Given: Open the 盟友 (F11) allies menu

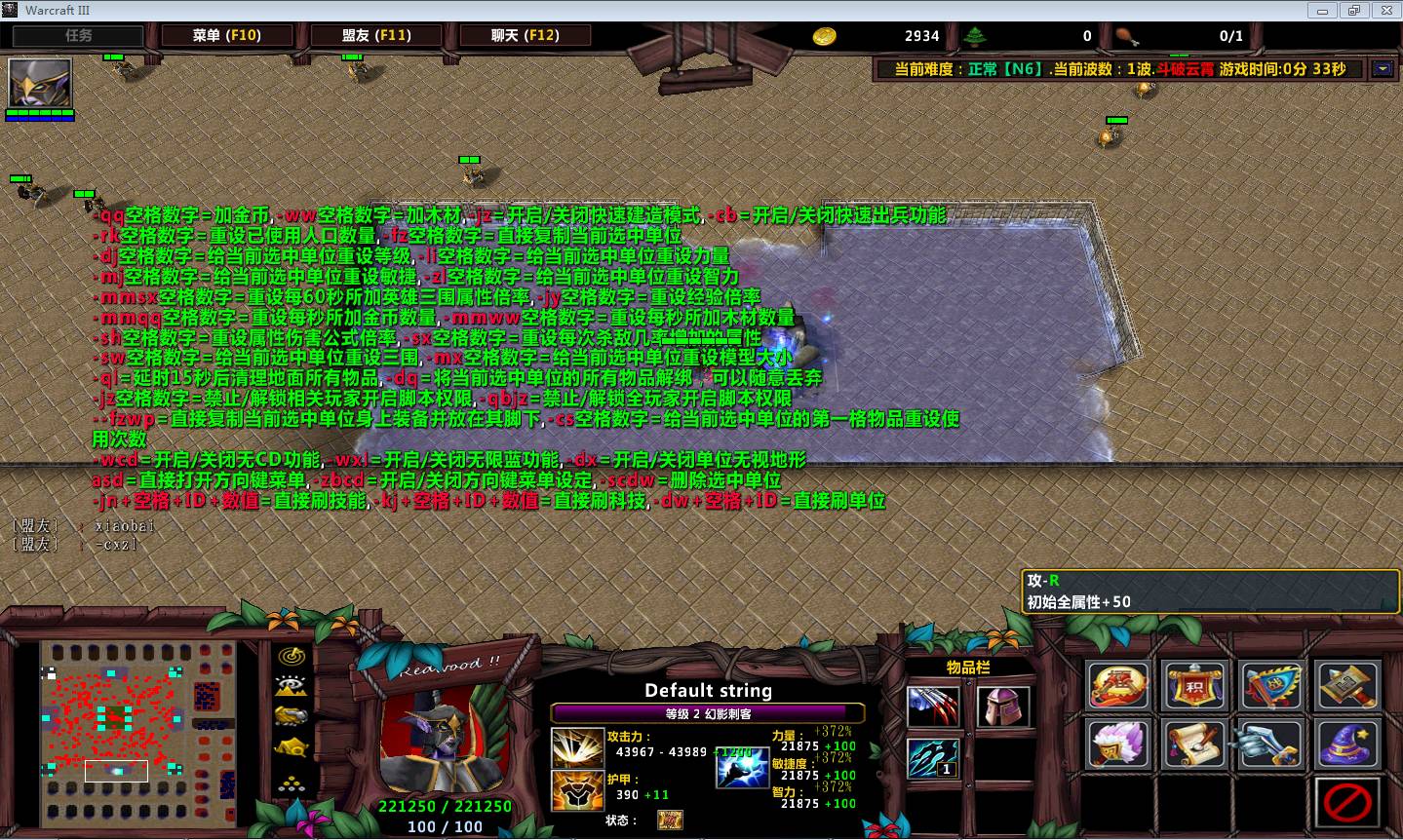Looking at the screenshot, I should (x=376, y=35).
